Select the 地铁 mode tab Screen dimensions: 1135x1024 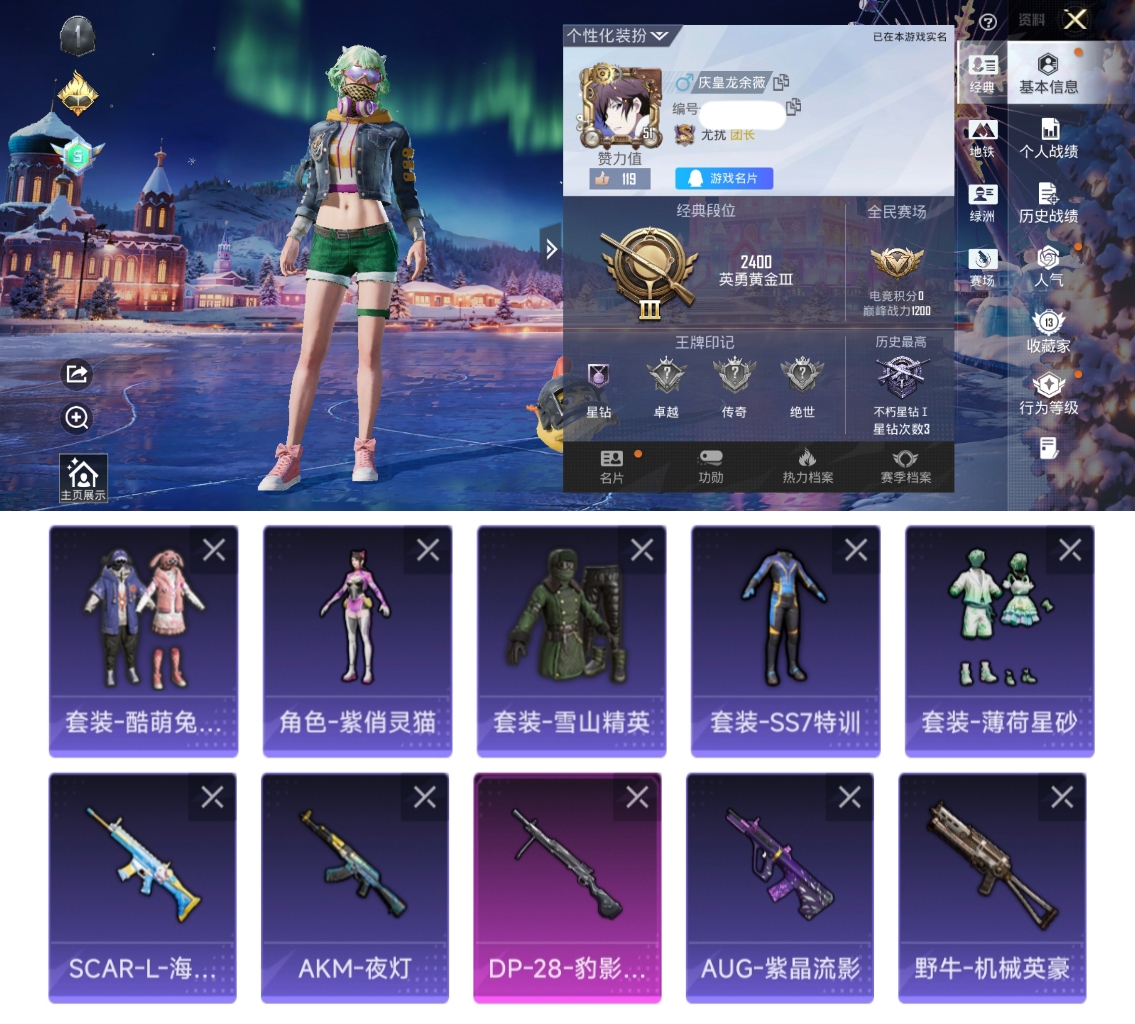click(982, 139)
